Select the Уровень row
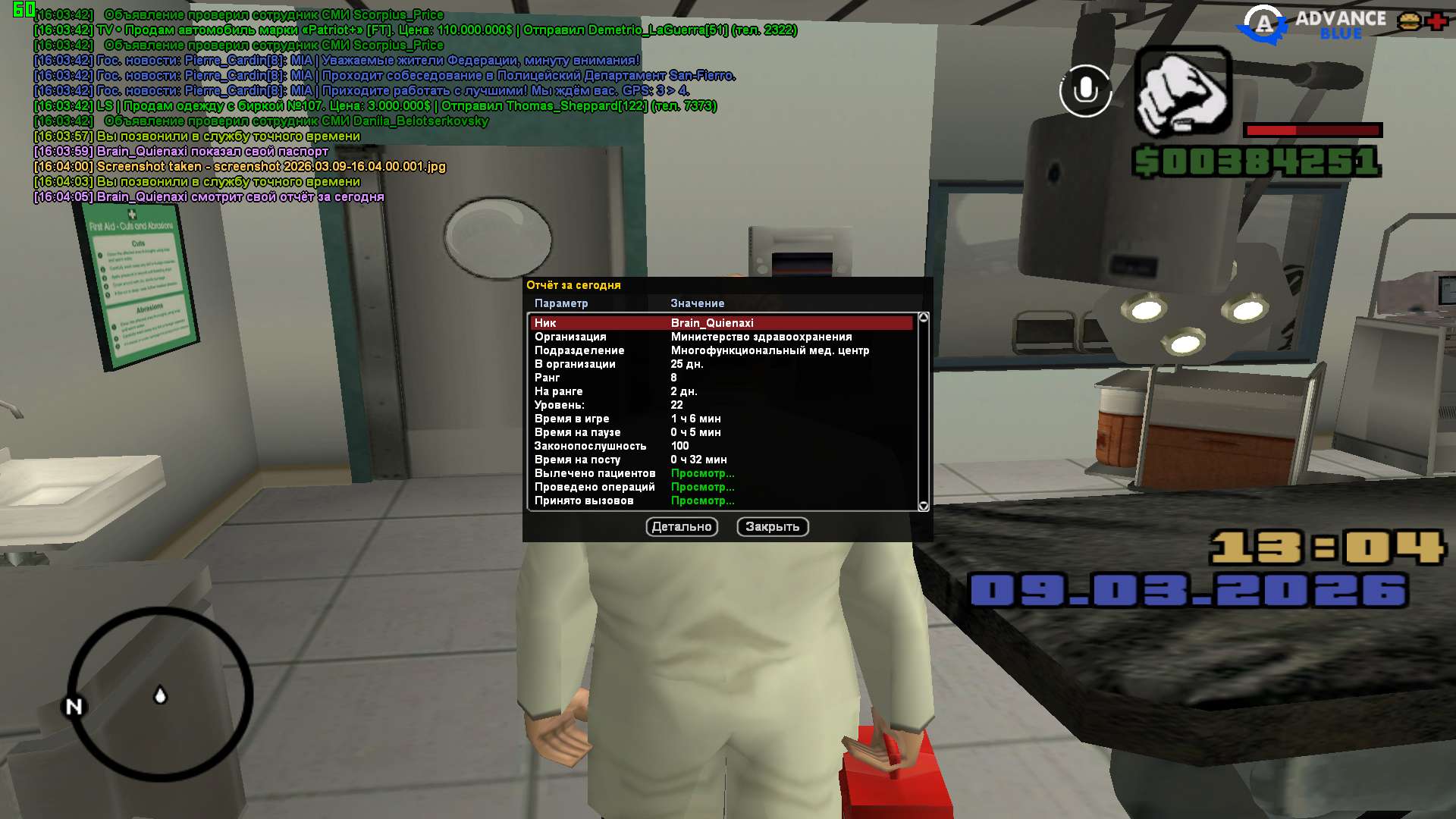The height and width of the screenshot is (819, 1456). [722, 405]
